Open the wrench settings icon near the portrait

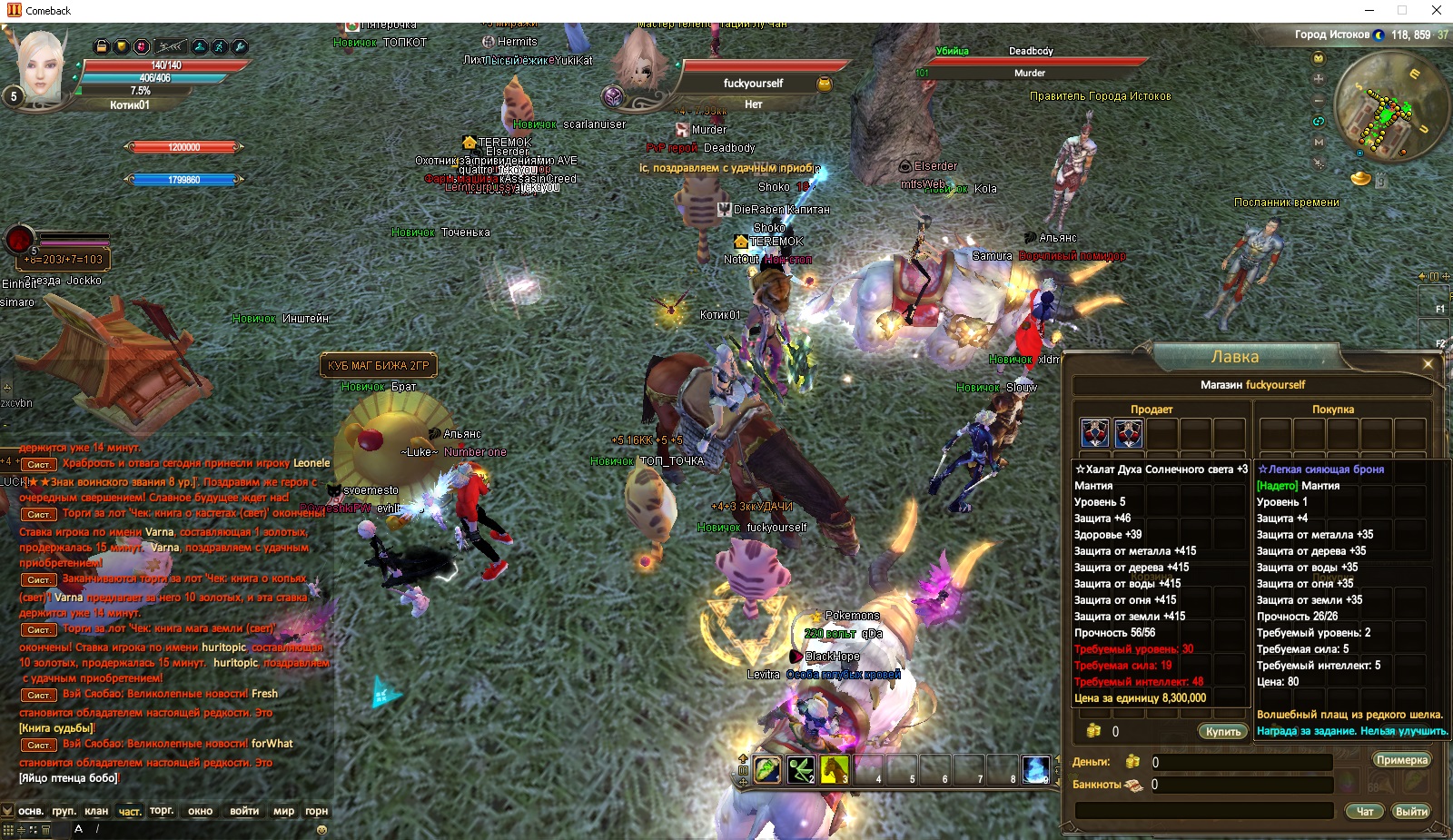pos(240,46)
